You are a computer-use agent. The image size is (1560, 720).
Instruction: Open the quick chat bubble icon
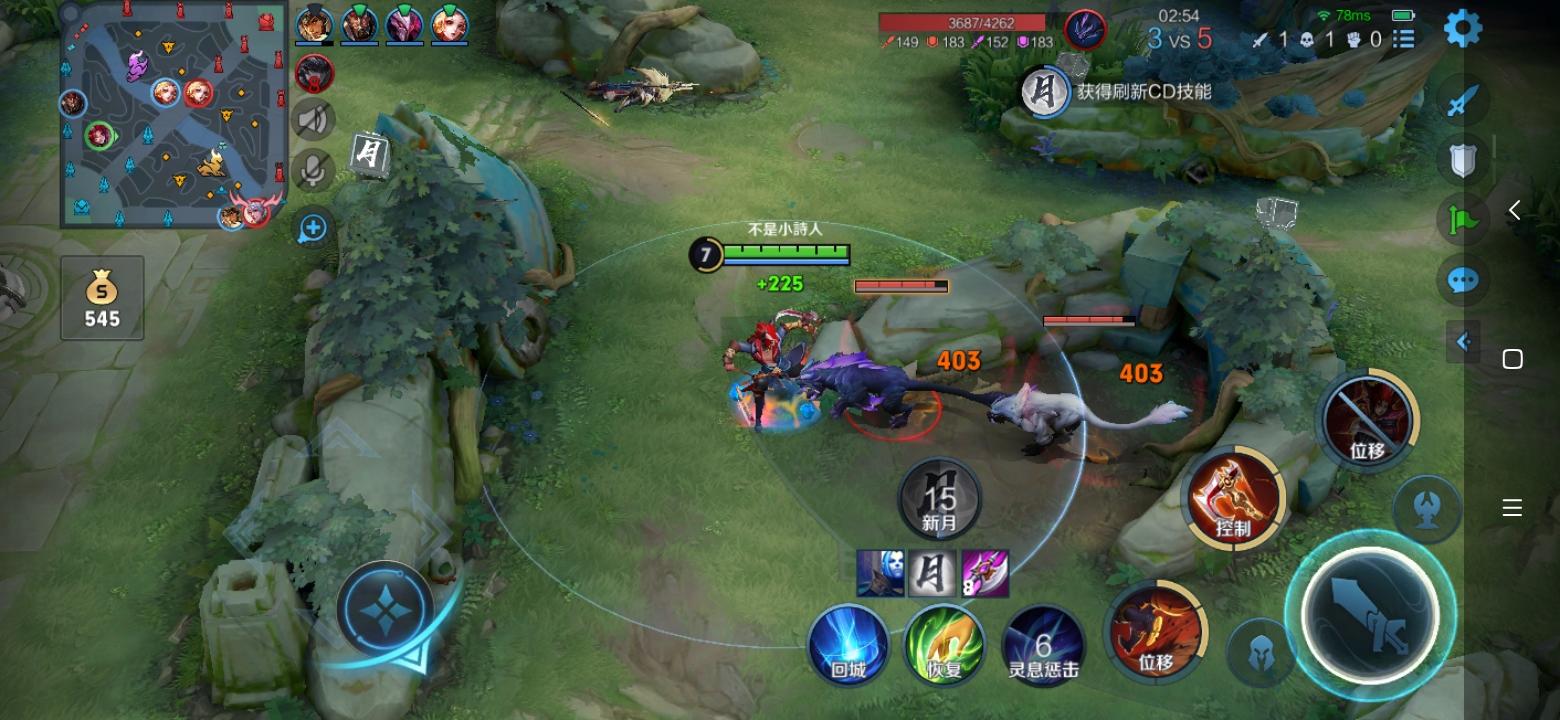point(1462,279)
